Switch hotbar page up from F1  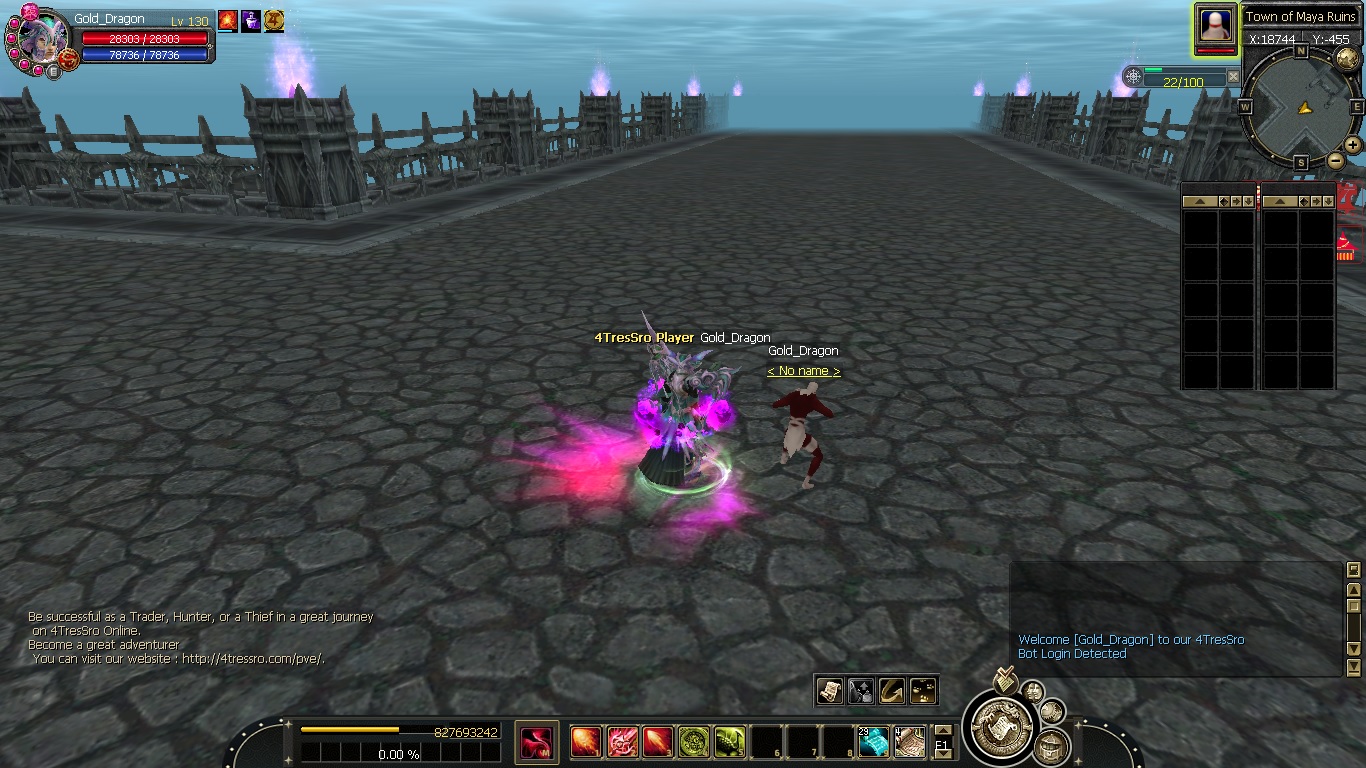(x=942, y=730)
